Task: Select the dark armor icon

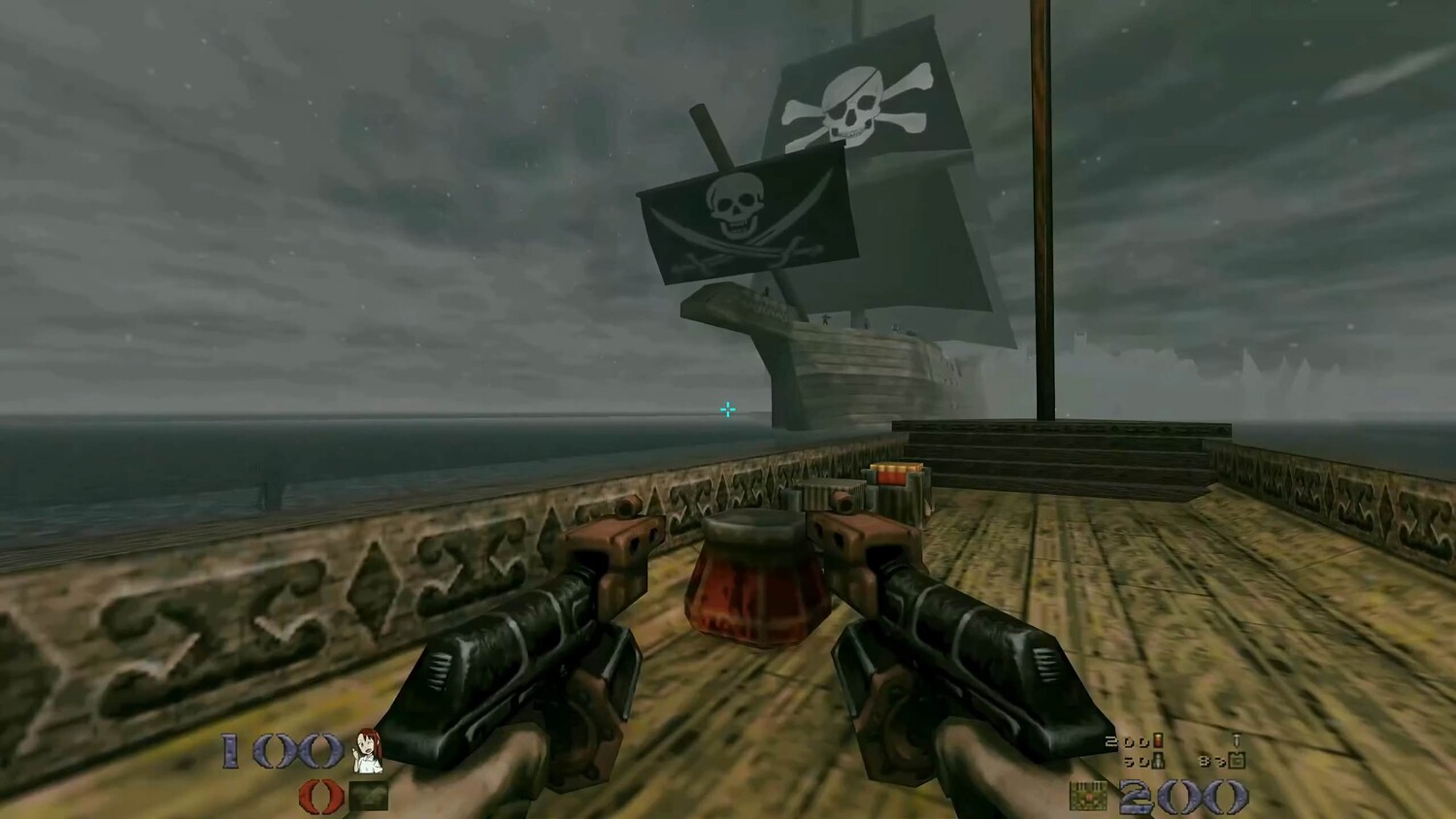Action: click(369, 797)
